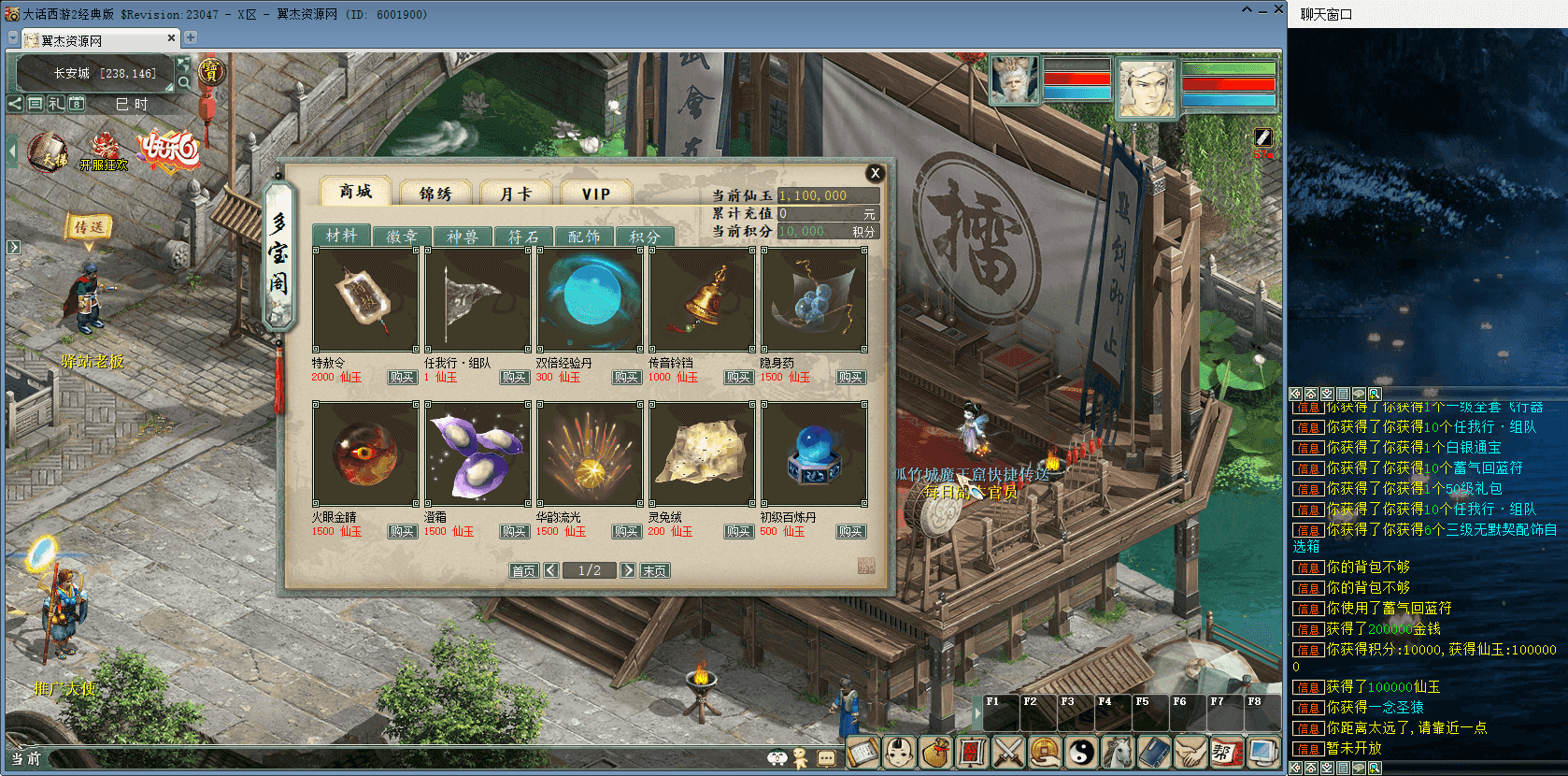Open the 月卡 tab
This screenshot has height=776, width=1568.
pos(516,193)
